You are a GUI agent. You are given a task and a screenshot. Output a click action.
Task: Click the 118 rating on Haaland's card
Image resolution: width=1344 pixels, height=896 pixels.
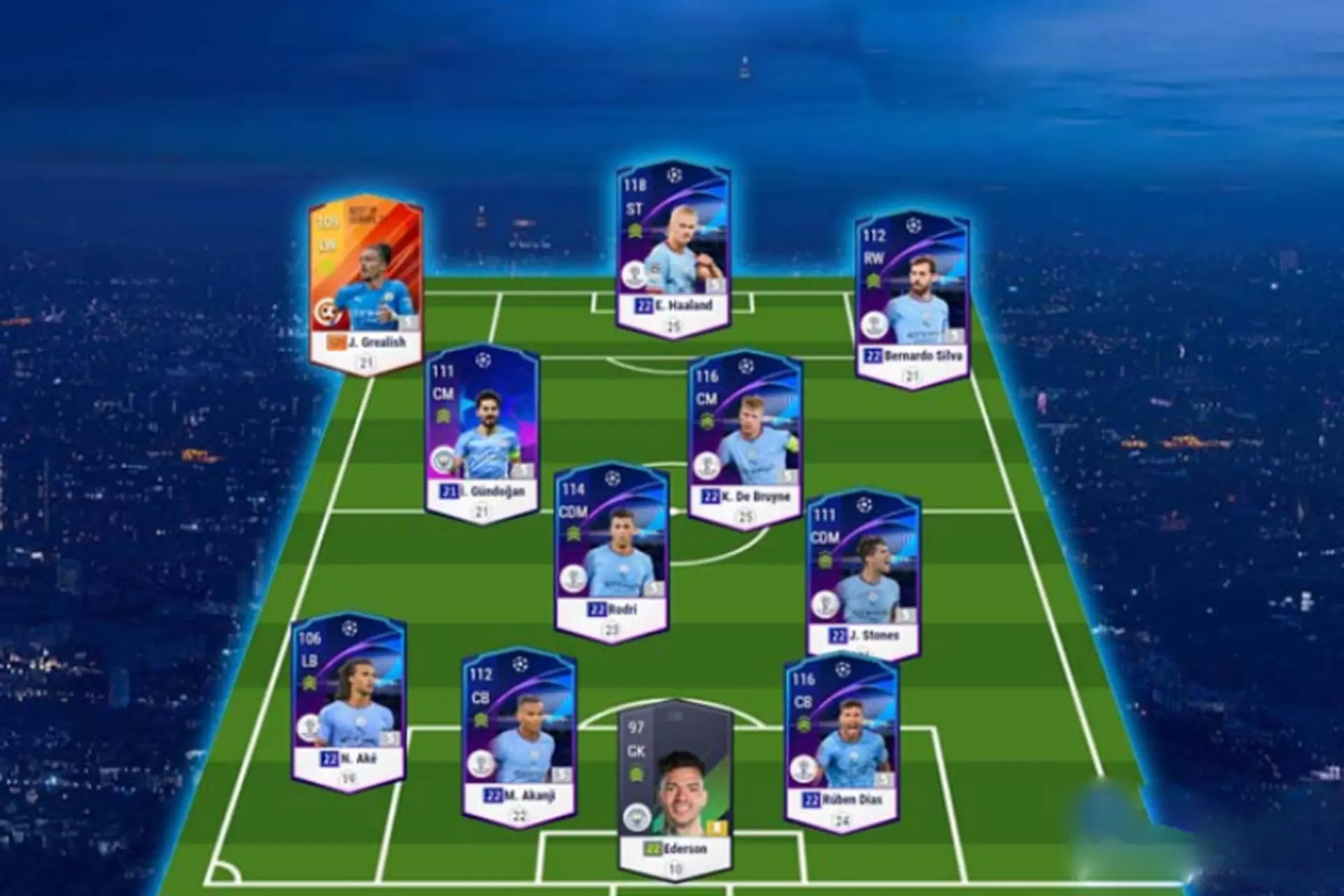(633, 183)
